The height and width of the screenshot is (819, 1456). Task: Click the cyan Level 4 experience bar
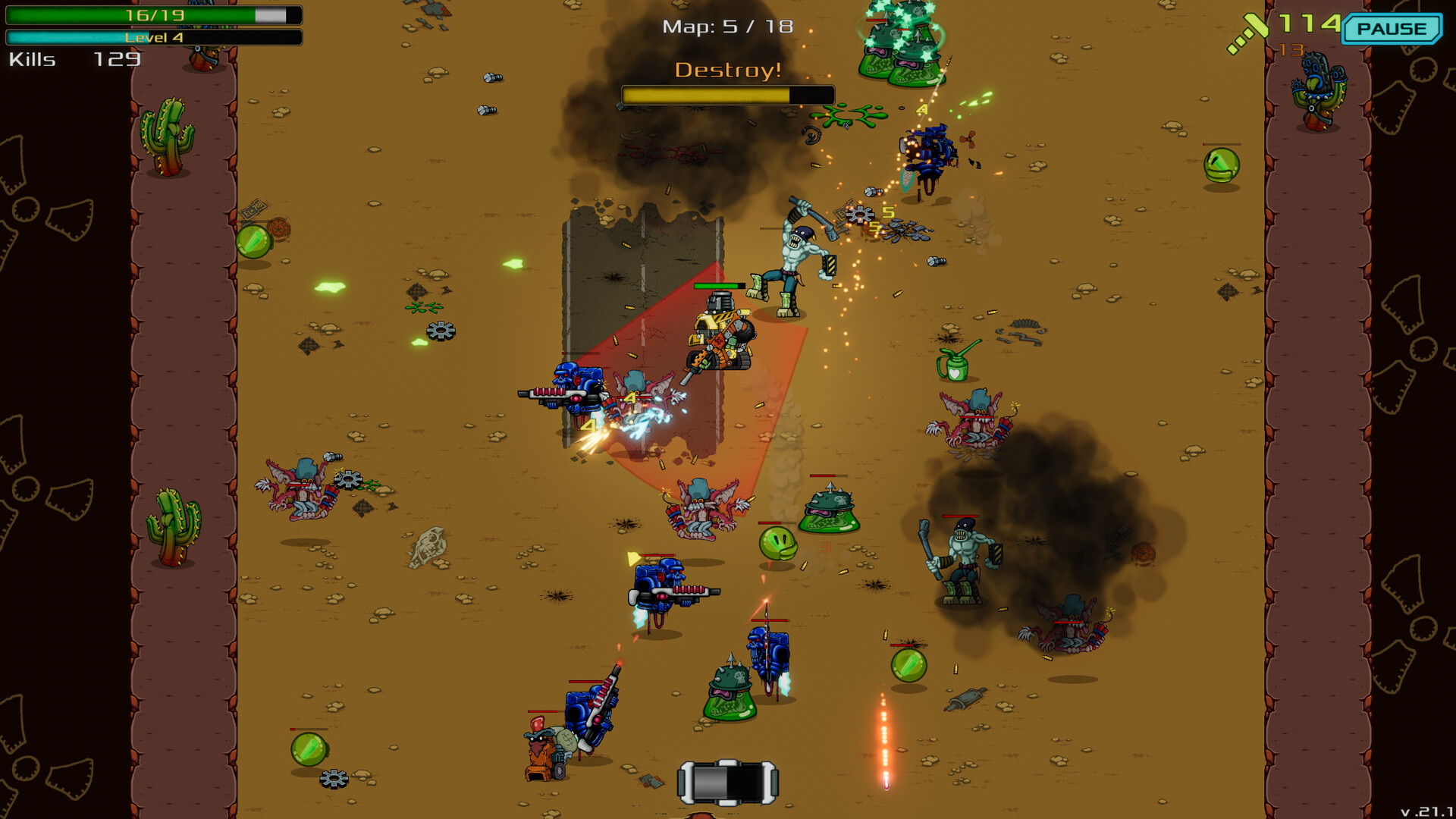pyautogui.click(x=152, y=36)
